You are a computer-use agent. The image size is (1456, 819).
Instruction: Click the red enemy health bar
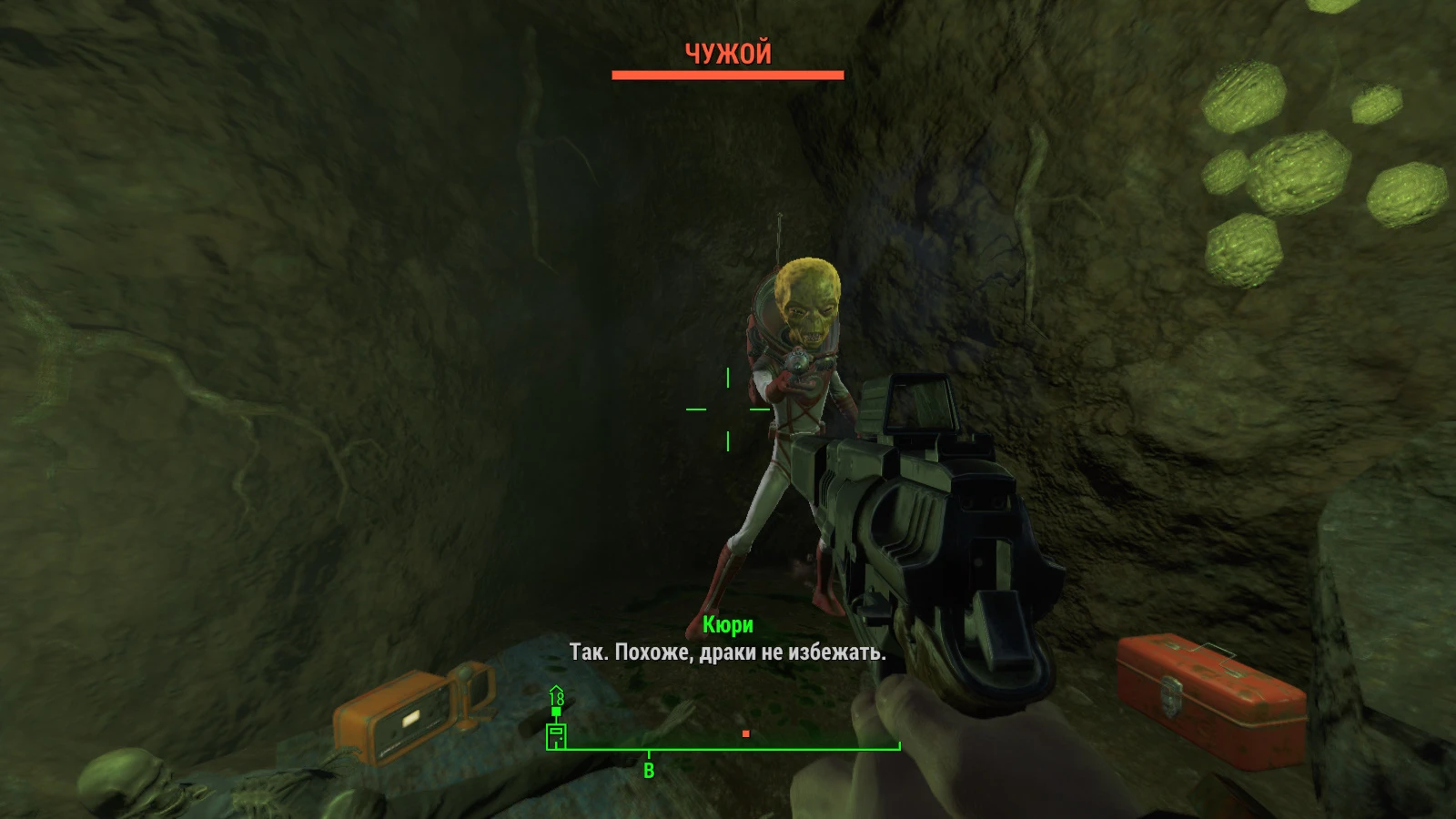(x=728, y=73)
